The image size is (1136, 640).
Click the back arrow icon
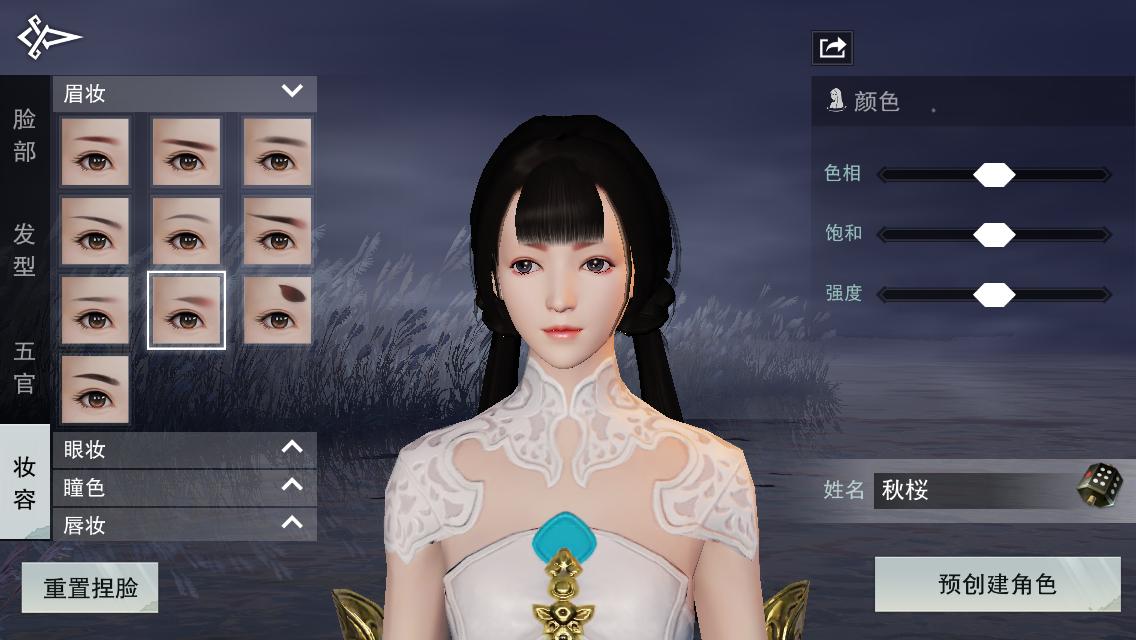point(48,37)
